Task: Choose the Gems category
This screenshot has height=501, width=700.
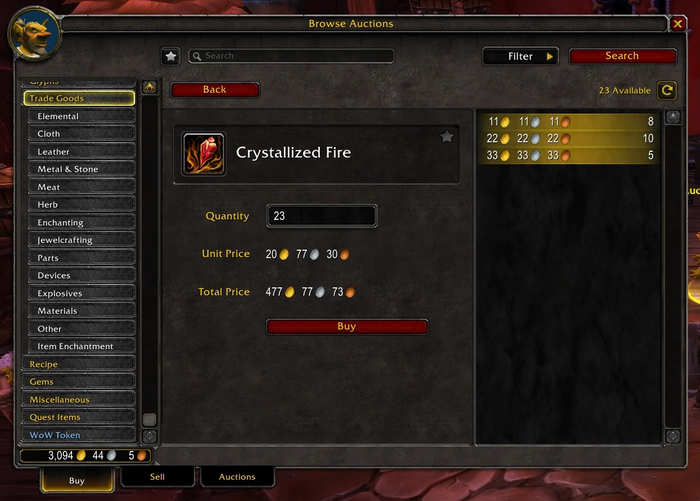Action: click(78, 382)
